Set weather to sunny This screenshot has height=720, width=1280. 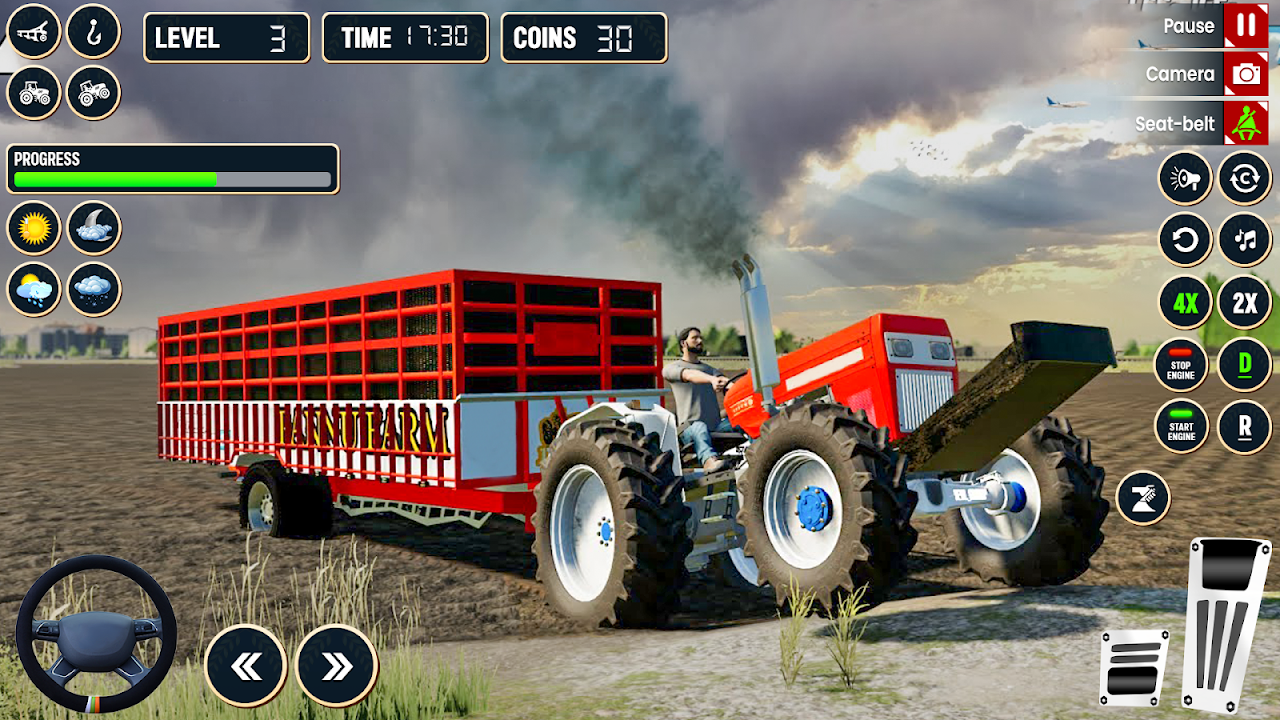[x=34, y=228]
